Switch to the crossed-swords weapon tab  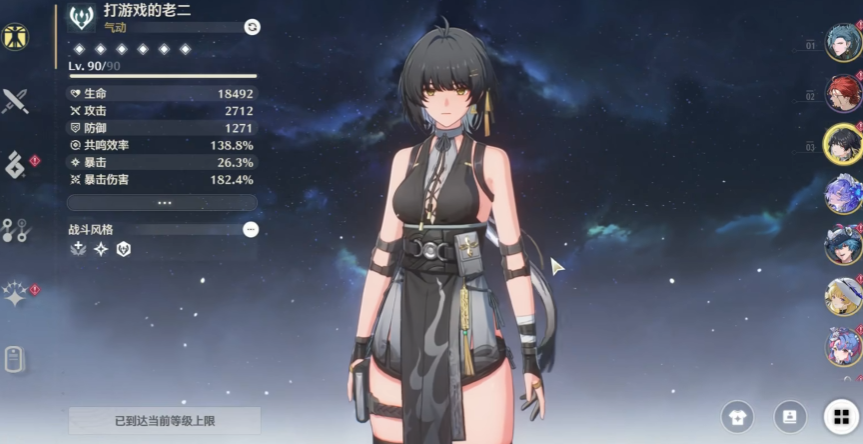[15, 100]
